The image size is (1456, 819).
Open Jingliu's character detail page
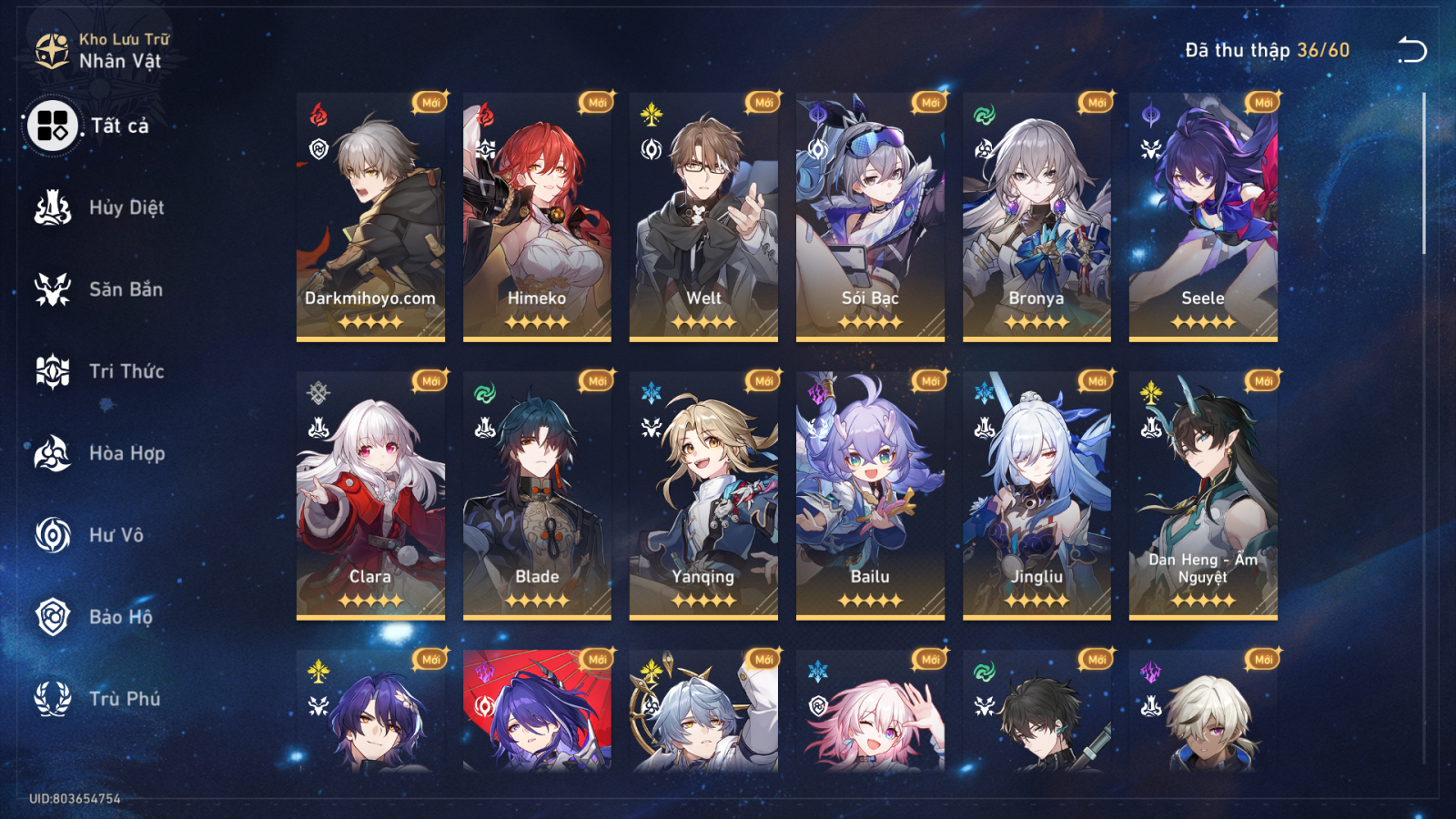(x=1036, y=491)
